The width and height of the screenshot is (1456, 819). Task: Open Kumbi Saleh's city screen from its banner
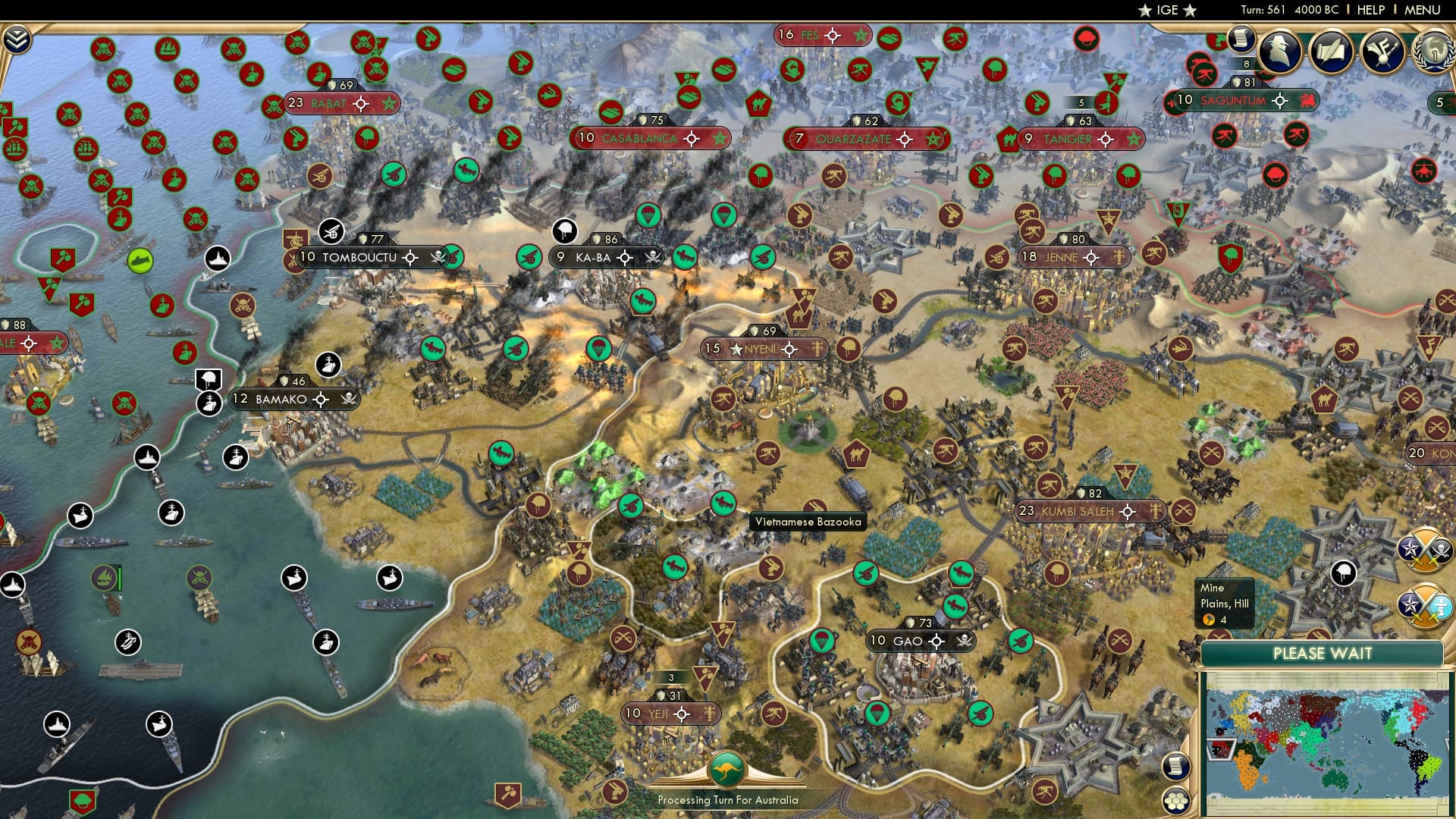click(1077, 511)
